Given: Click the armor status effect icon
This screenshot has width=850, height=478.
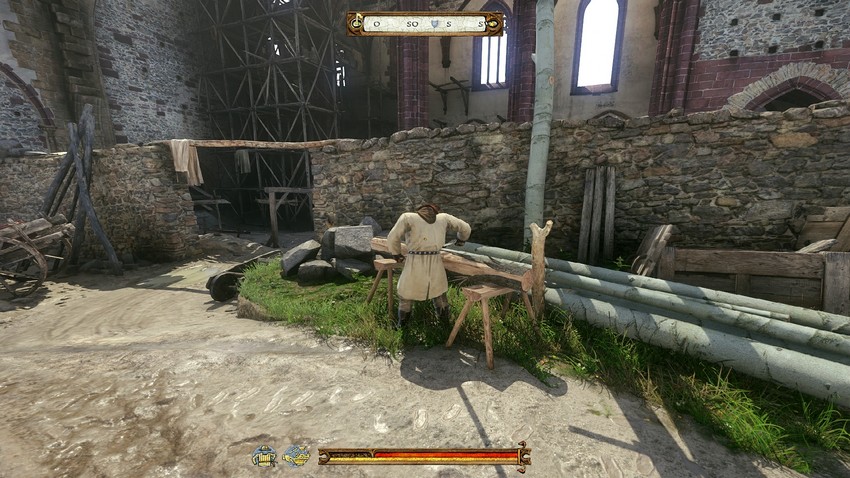Looking at the screenshot, I should coord(264,456).
